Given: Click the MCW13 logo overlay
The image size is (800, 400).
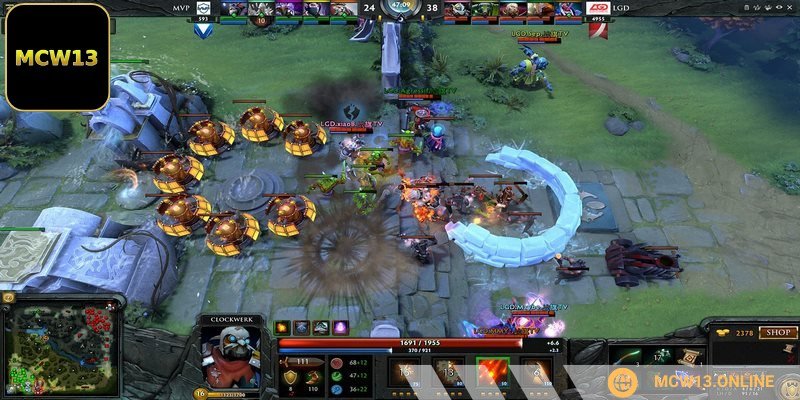Looking at the screenshot, I should pos(56,56).
